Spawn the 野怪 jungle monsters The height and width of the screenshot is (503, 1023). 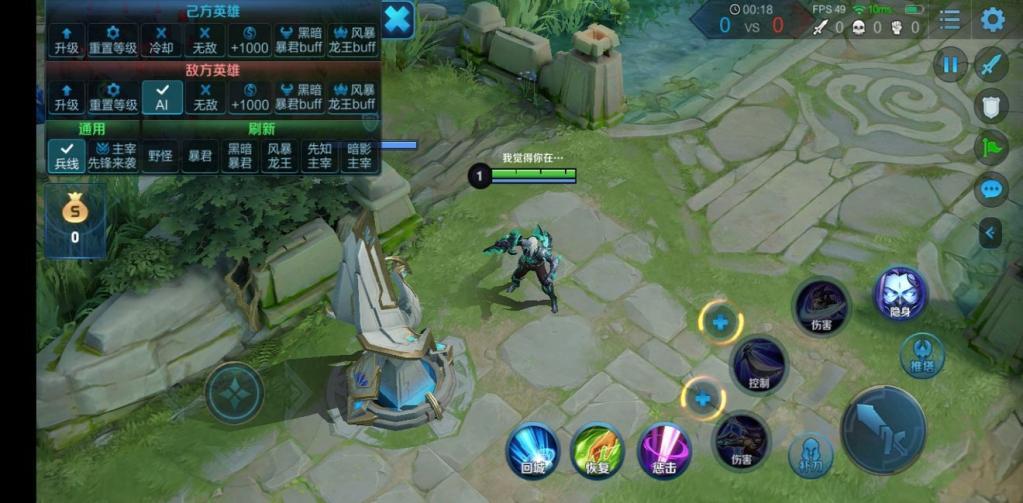click(x=159, y=155)
